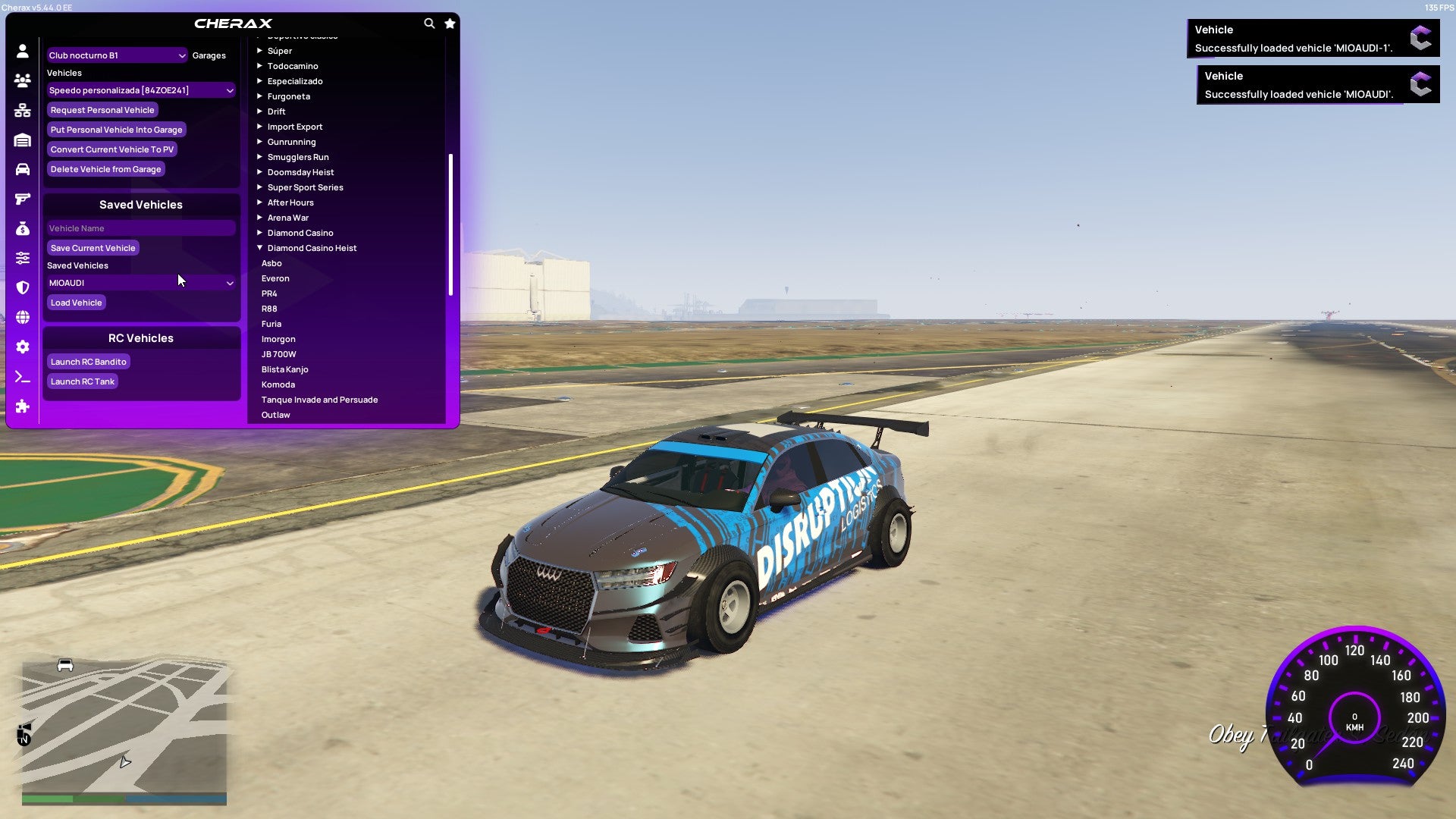Open the Session network options
This screenshot has height=819, width=1456.
[x=23, y=109]
